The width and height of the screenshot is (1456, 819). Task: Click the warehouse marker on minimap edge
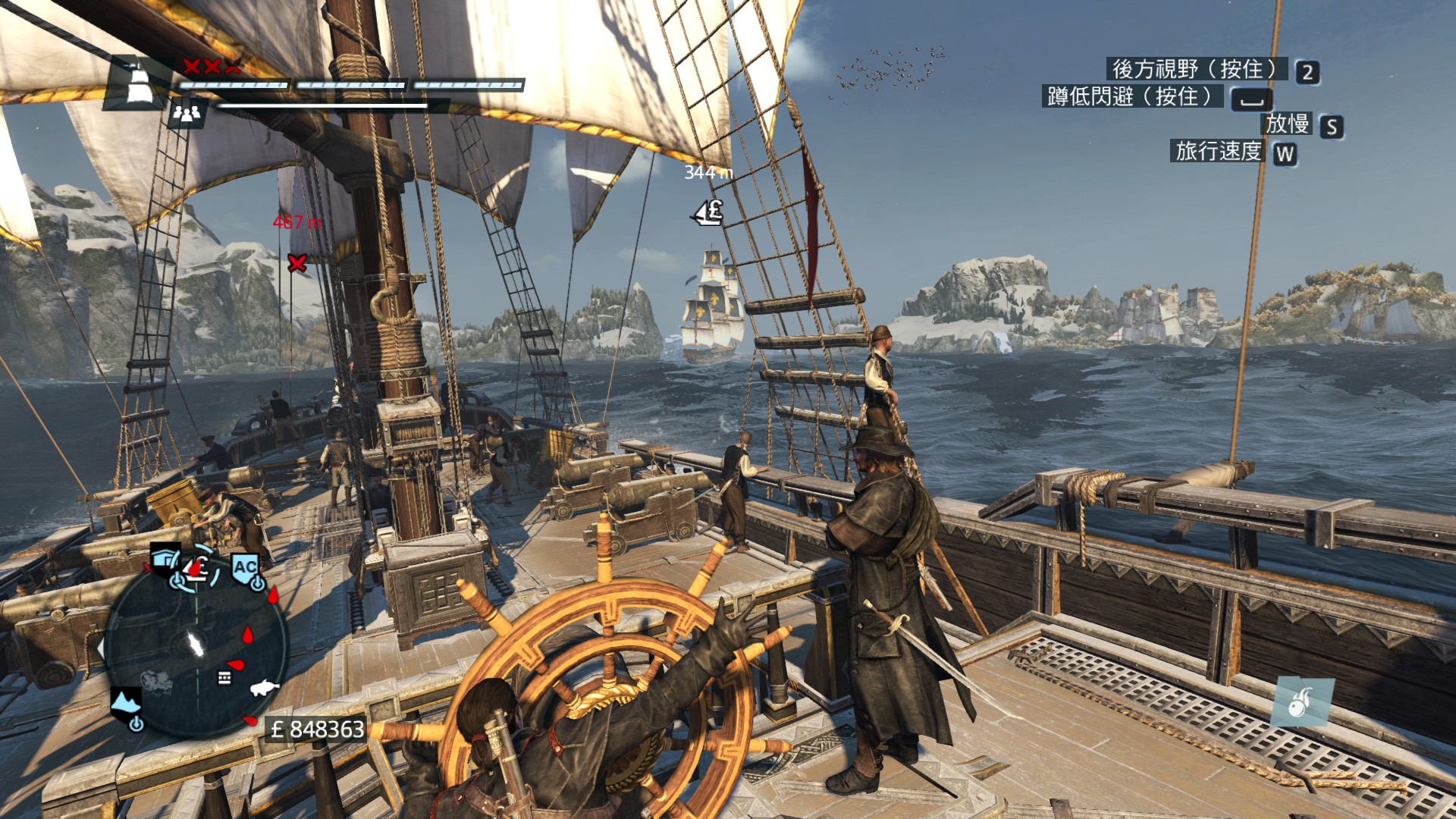click(165, 561)
